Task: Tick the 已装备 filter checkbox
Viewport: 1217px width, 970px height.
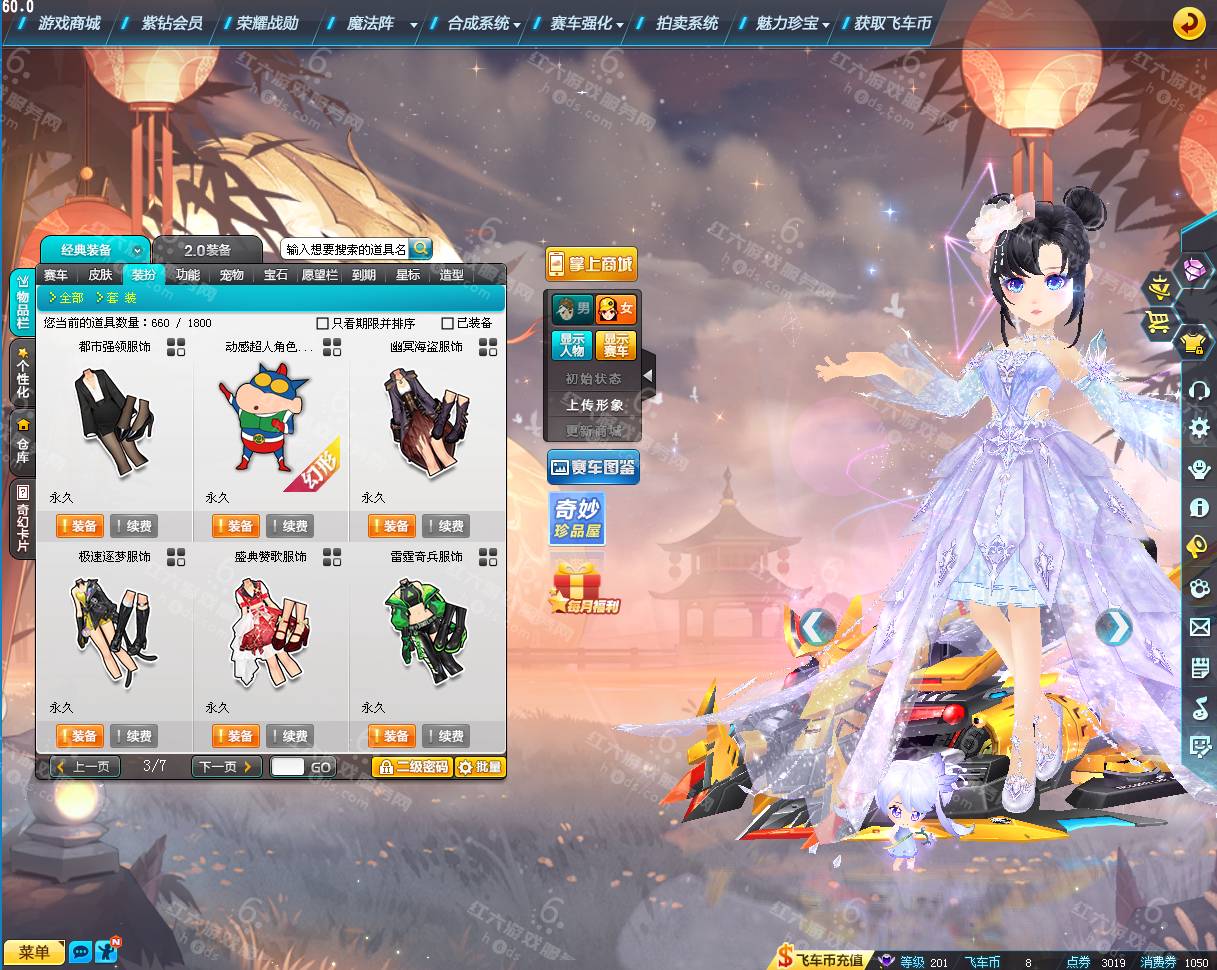Action: point(448,324)
